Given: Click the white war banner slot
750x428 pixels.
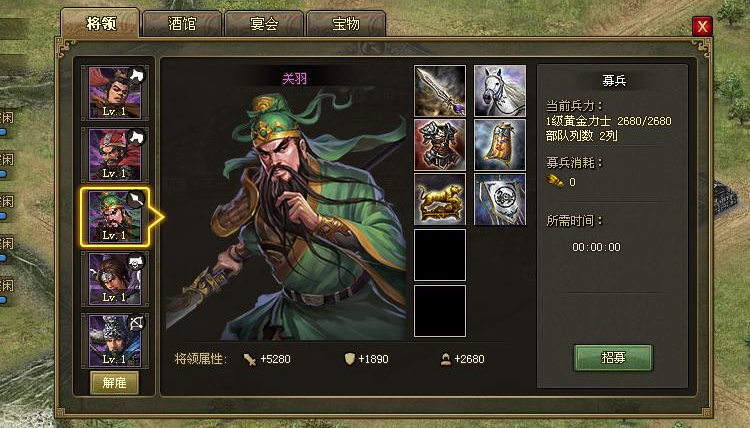Looking at the screenshot, I should 500,199.
